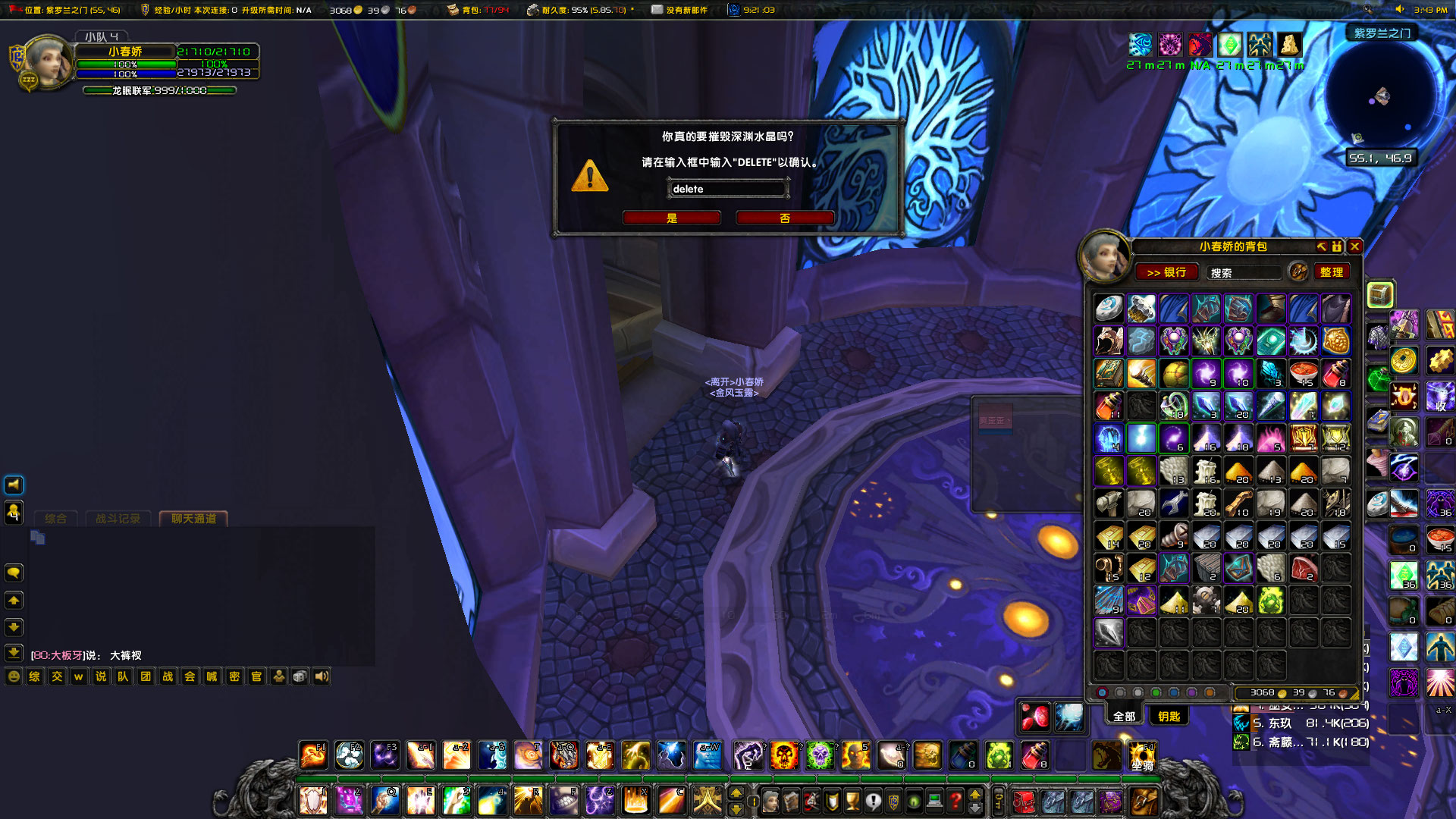Click the gold coin icon beside the bag search box
The width and height of the screenshot is (1456, 819).
pyautogui.click(x=1298, y=271)
